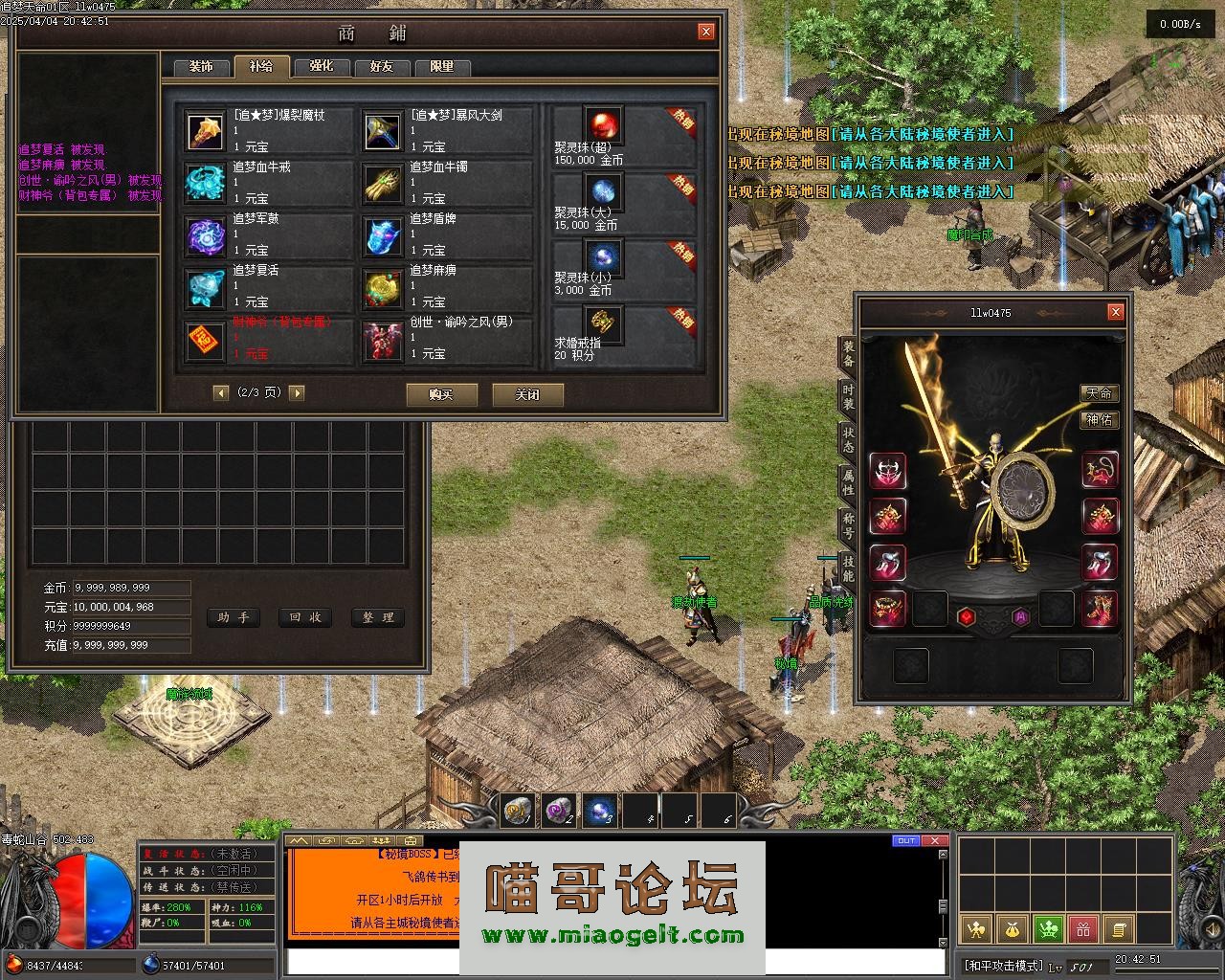Image resolution: width=1225 pixels, height=980 pixels.
Task: Click the 关闭 button in shop
Action: click(527, 394)
